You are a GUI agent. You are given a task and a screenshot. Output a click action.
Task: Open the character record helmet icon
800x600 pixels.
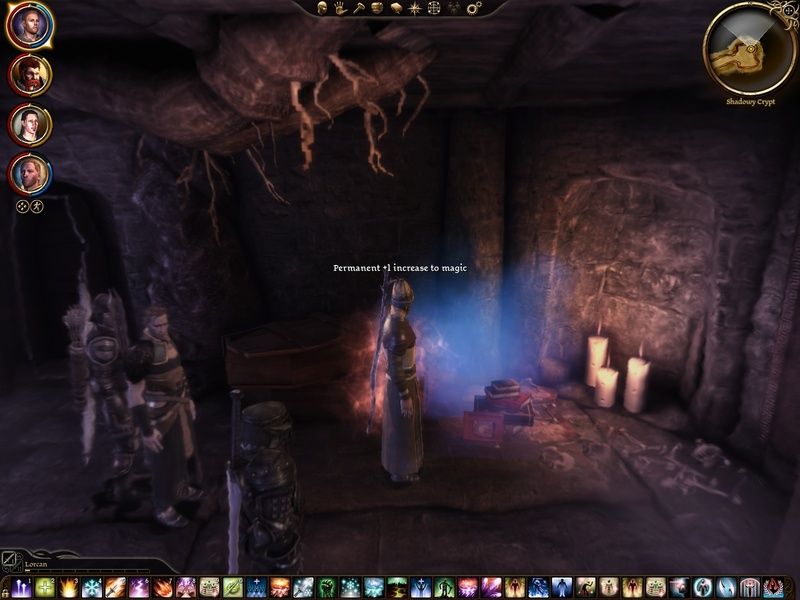pos(324,8)
